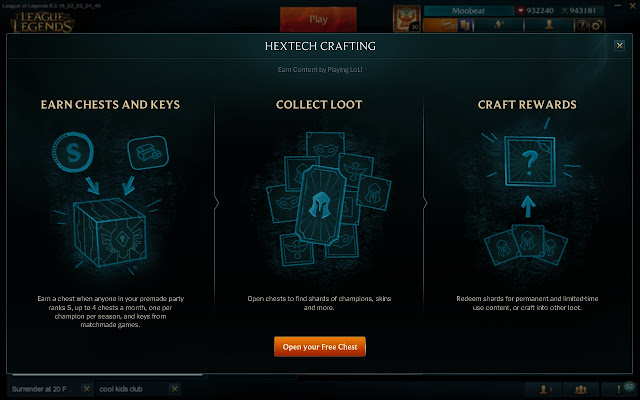Open the friends list button in bottom bar
This screenshot has width=640, height=400.
[545, 389]
